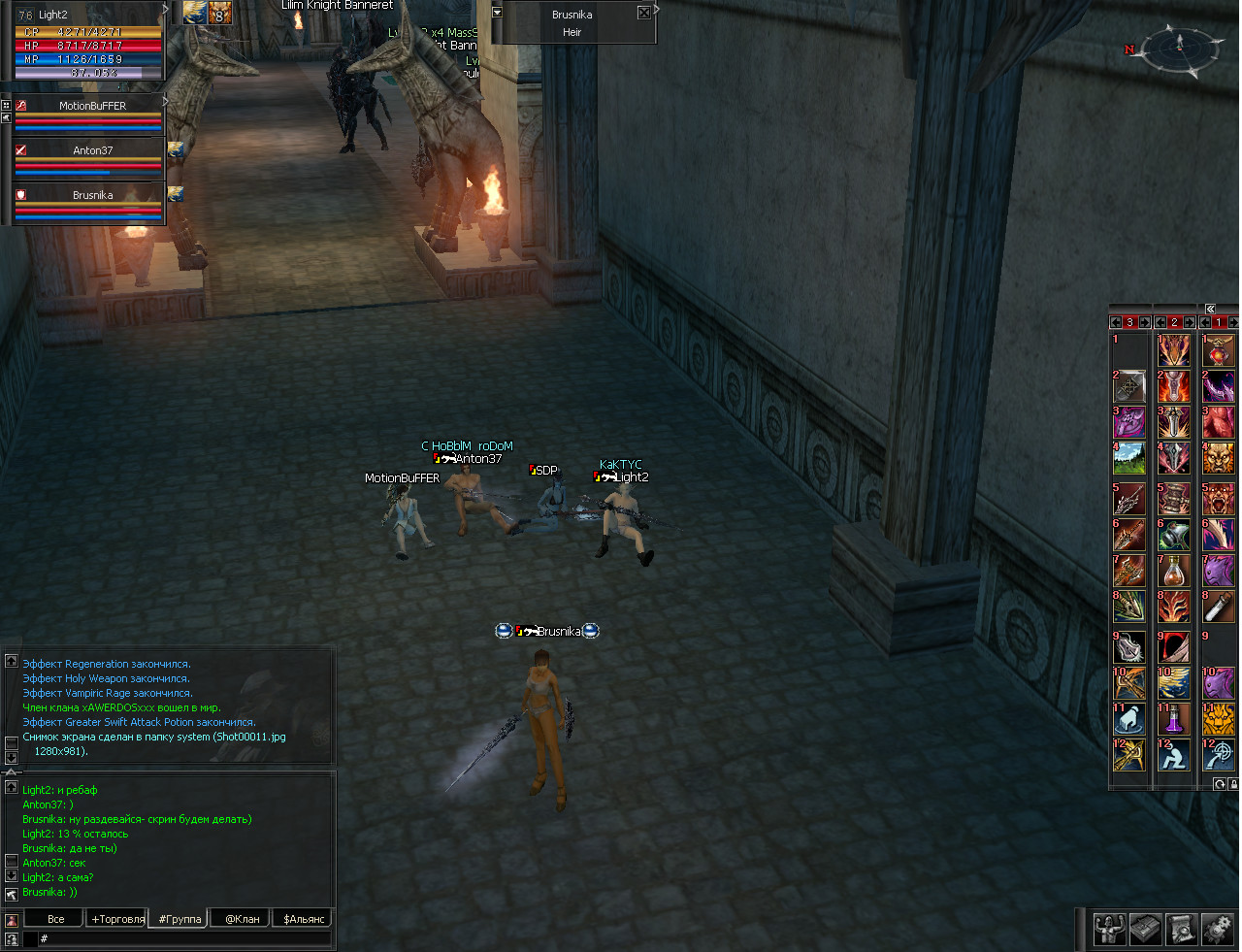Use the purple potion bottle hotbar slot
Viewport: 1242px width, 952px height.
click(1174, 719)
